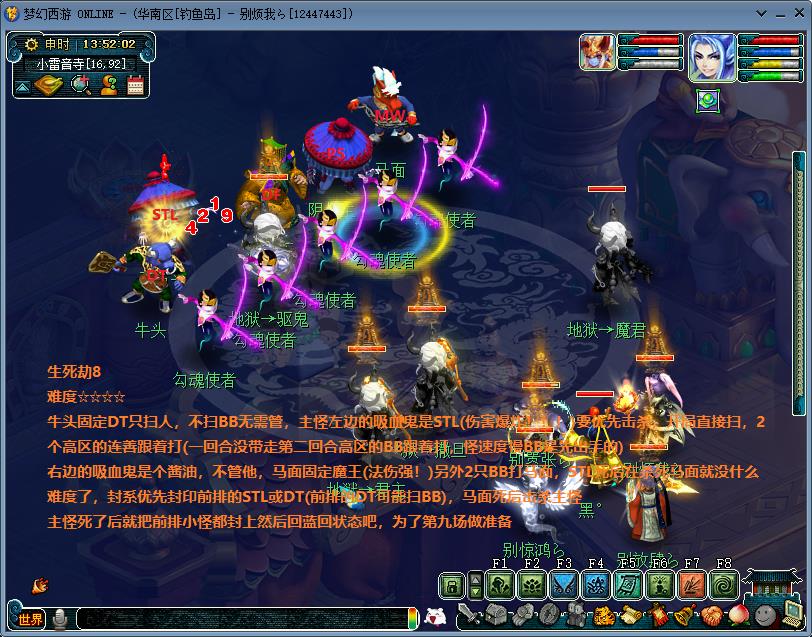This screenshot has height=637, width=812.
Task: Open the calendar activities icon
Action: 135,86
